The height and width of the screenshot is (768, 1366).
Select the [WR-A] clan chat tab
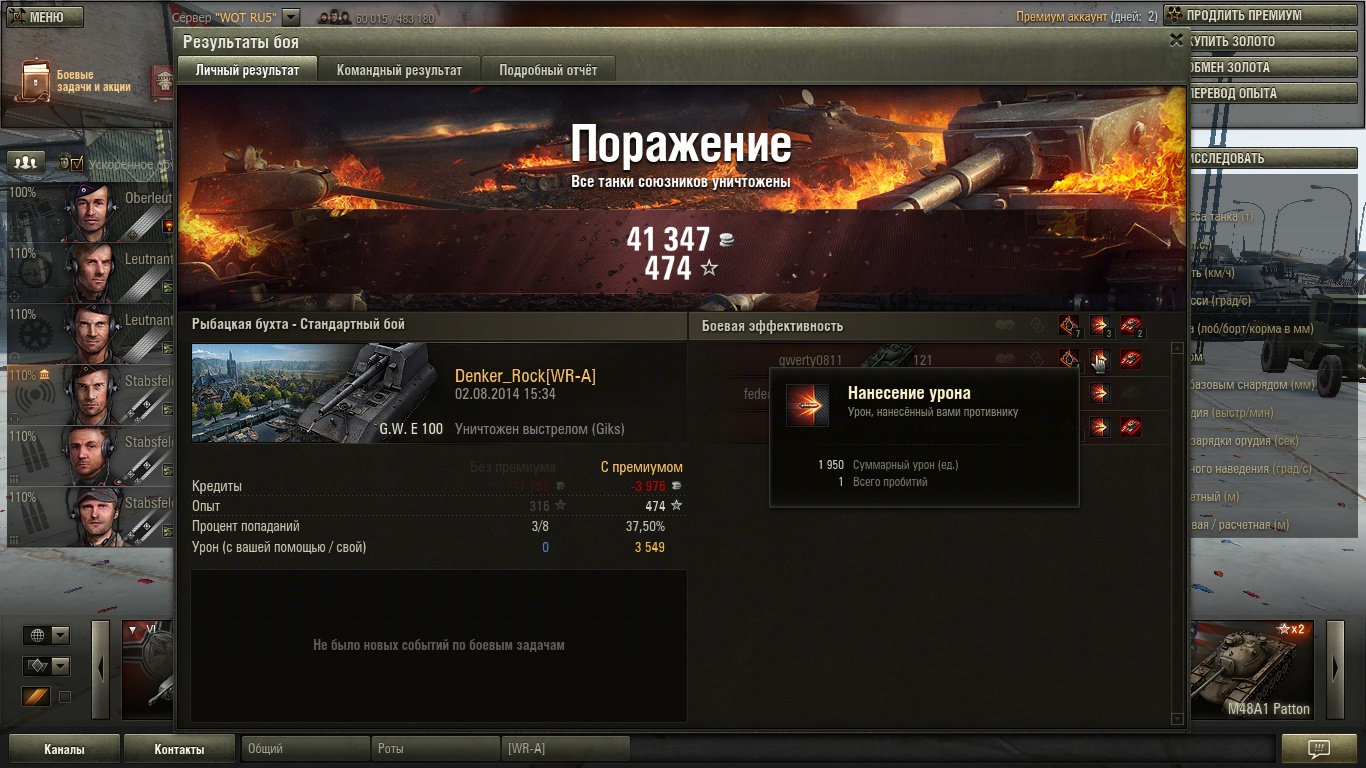point(566,749)
